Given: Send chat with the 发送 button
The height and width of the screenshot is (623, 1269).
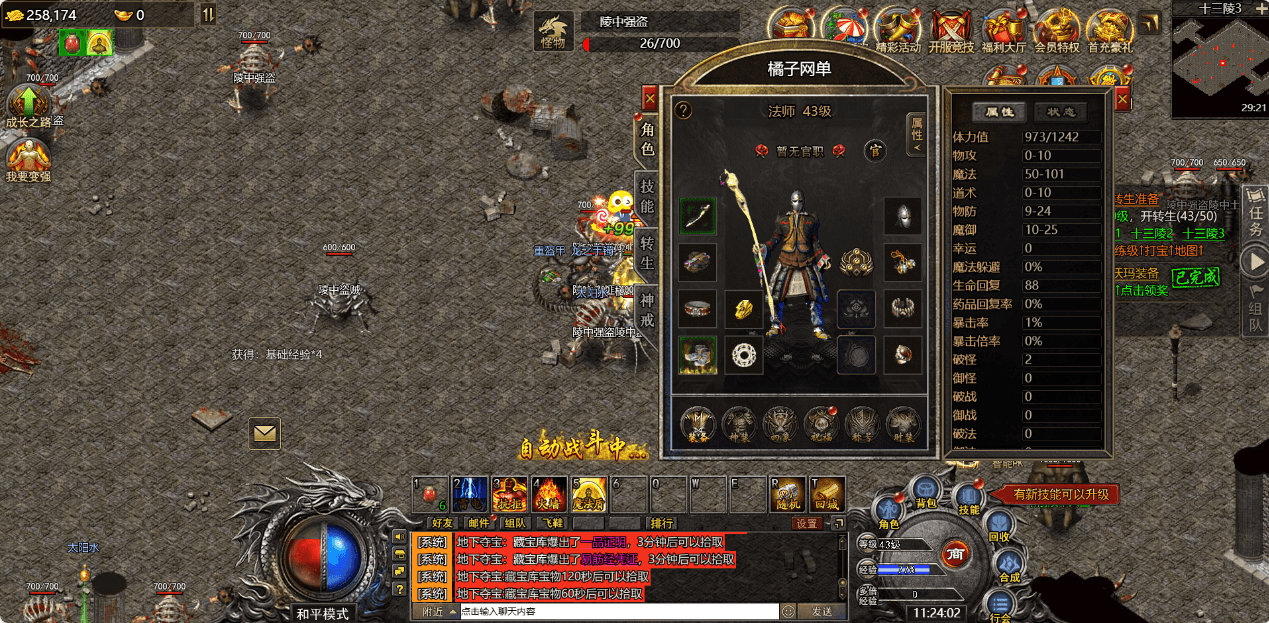Looking at the screenshot, I should tap(821, 611).
